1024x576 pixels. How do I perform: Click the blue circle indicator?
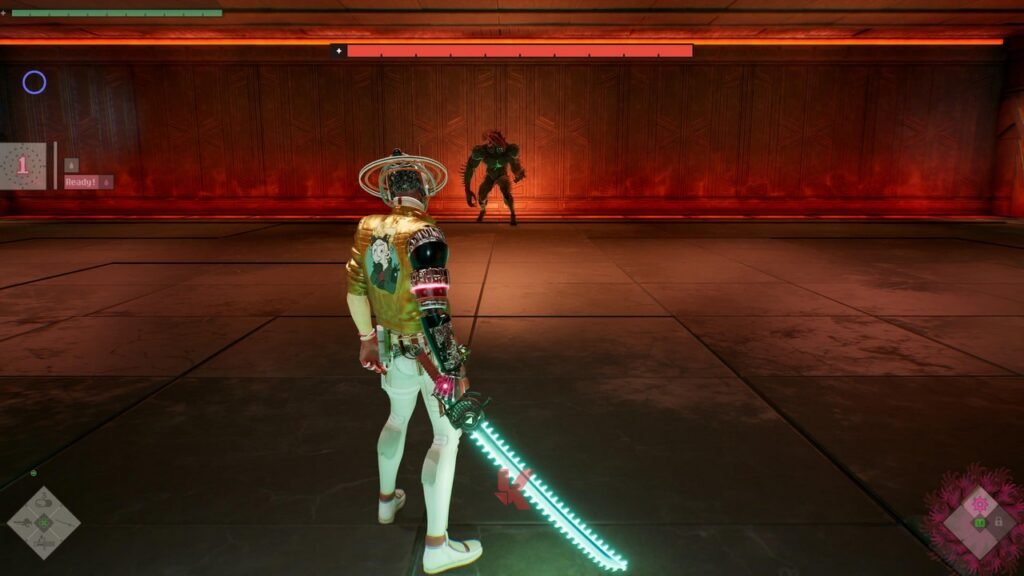34,83
